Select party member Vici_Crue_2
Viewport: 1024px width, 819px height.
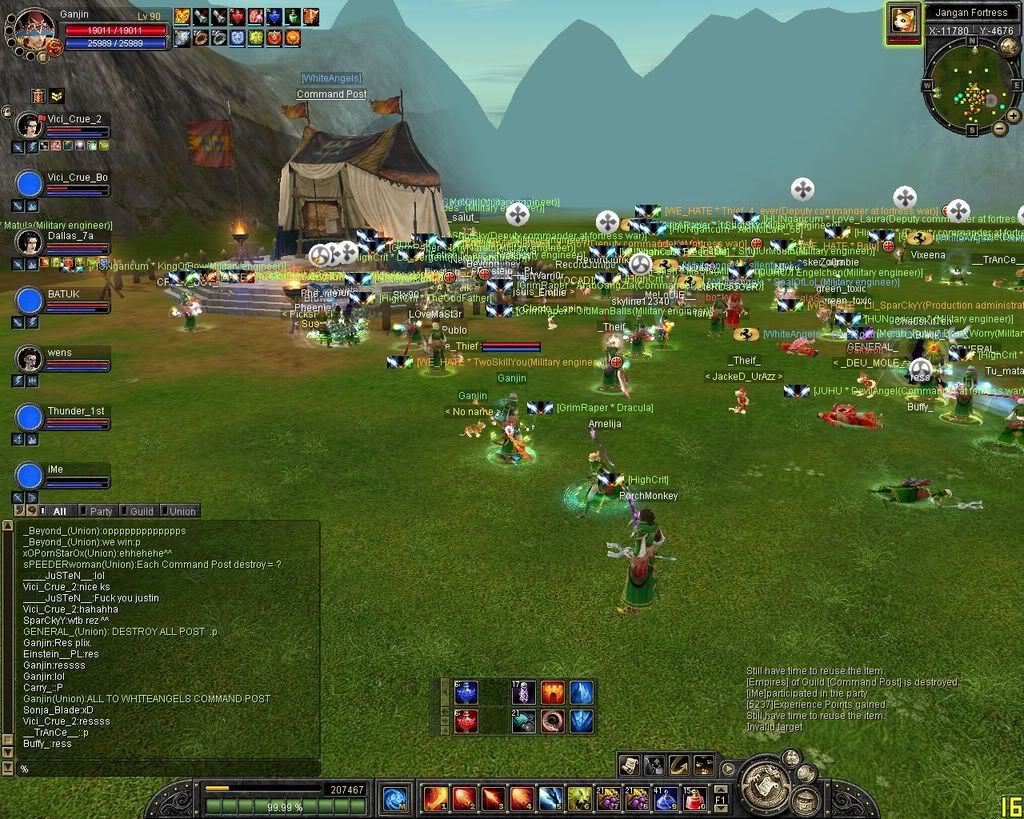click(x=31, y=125)
